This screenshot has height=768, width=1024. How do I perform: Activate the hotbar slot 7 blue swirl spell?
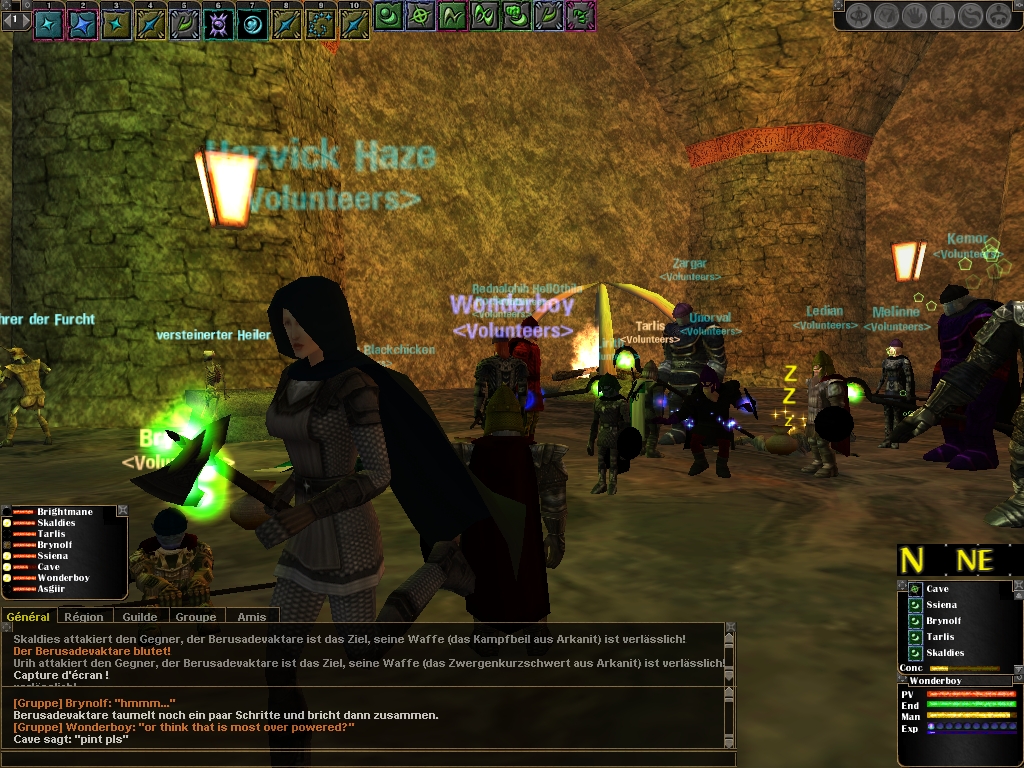(252, 23)
